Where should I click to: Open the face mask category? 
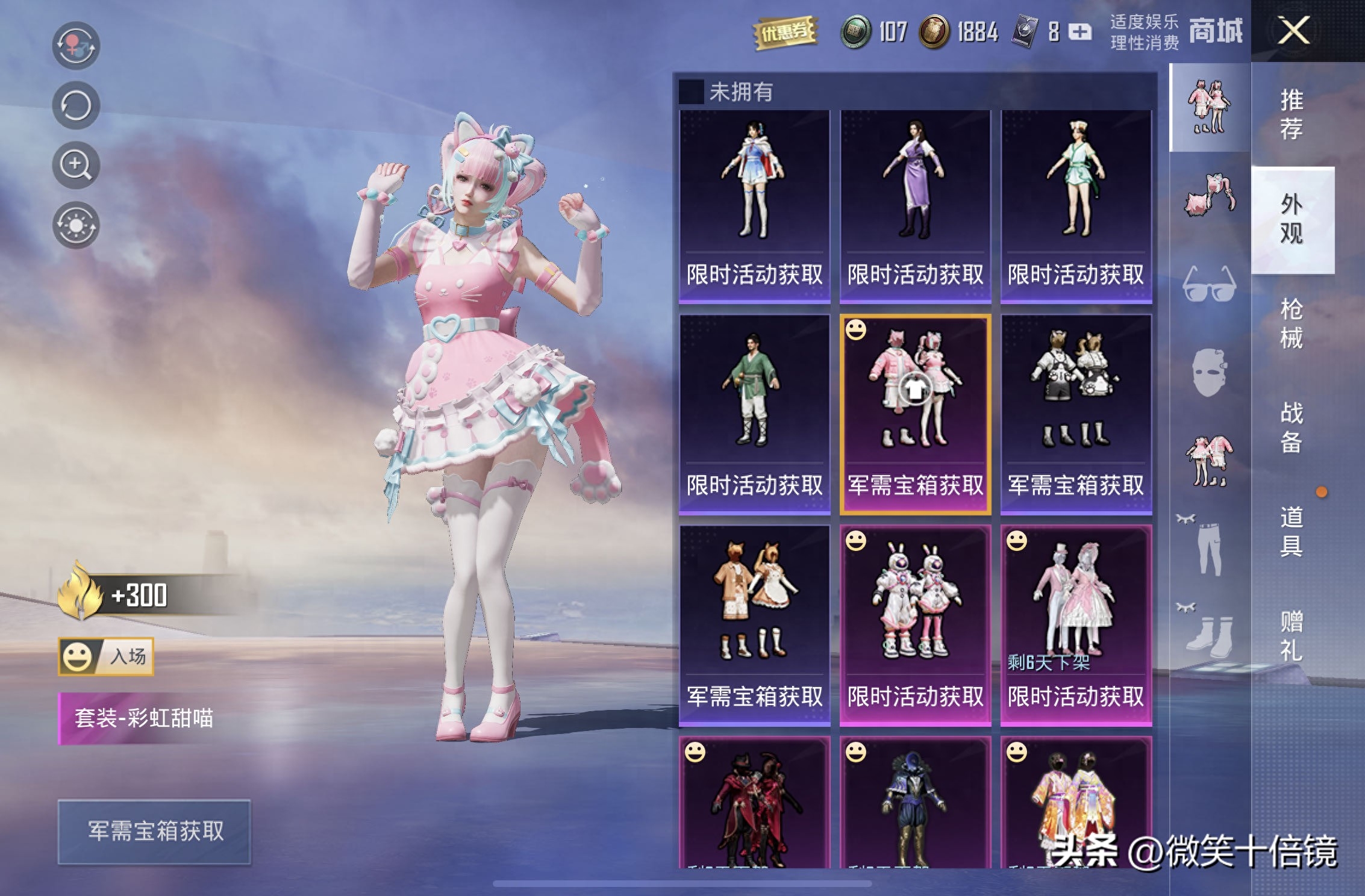[1209, 372]
